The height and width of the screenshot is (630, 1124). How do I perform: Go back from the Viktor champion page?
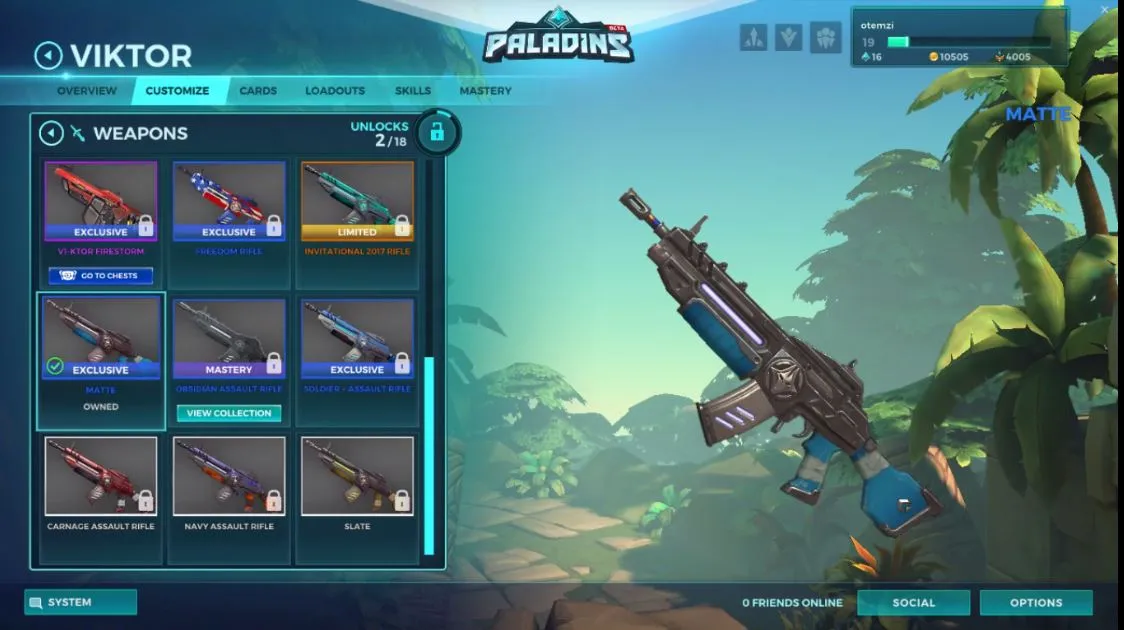(48, 55)
